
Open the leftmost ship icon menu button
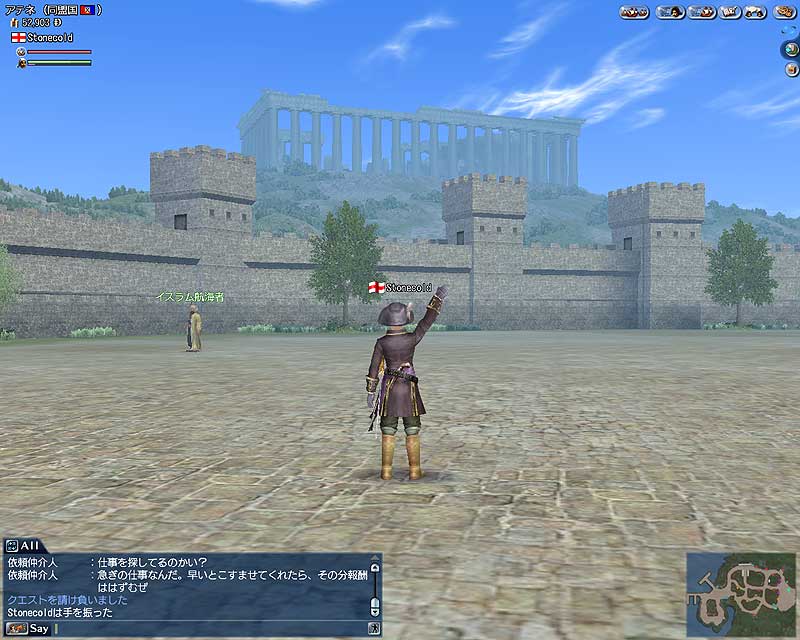[x=634, y=12]
